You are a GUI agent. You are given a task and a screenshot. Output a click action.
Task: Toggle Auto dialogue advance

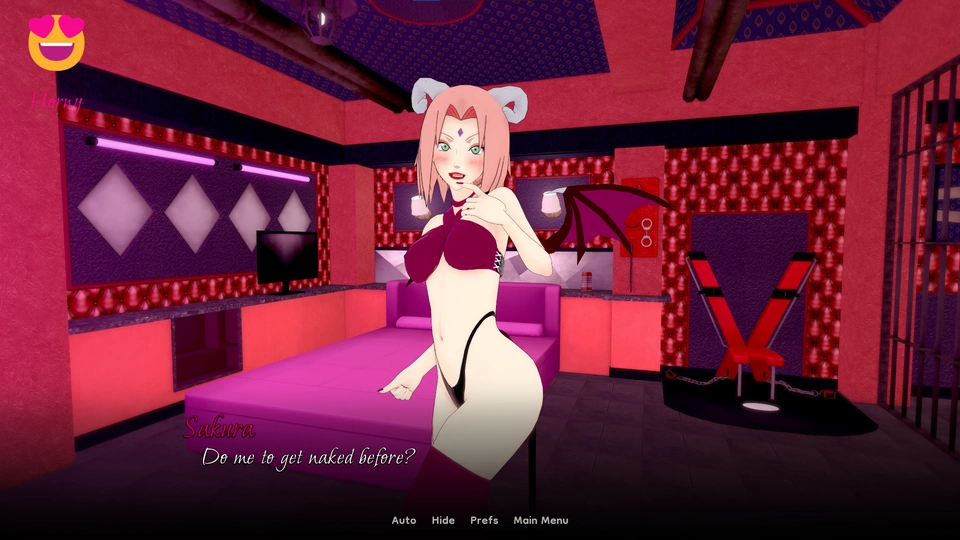[x=403, y=520]
